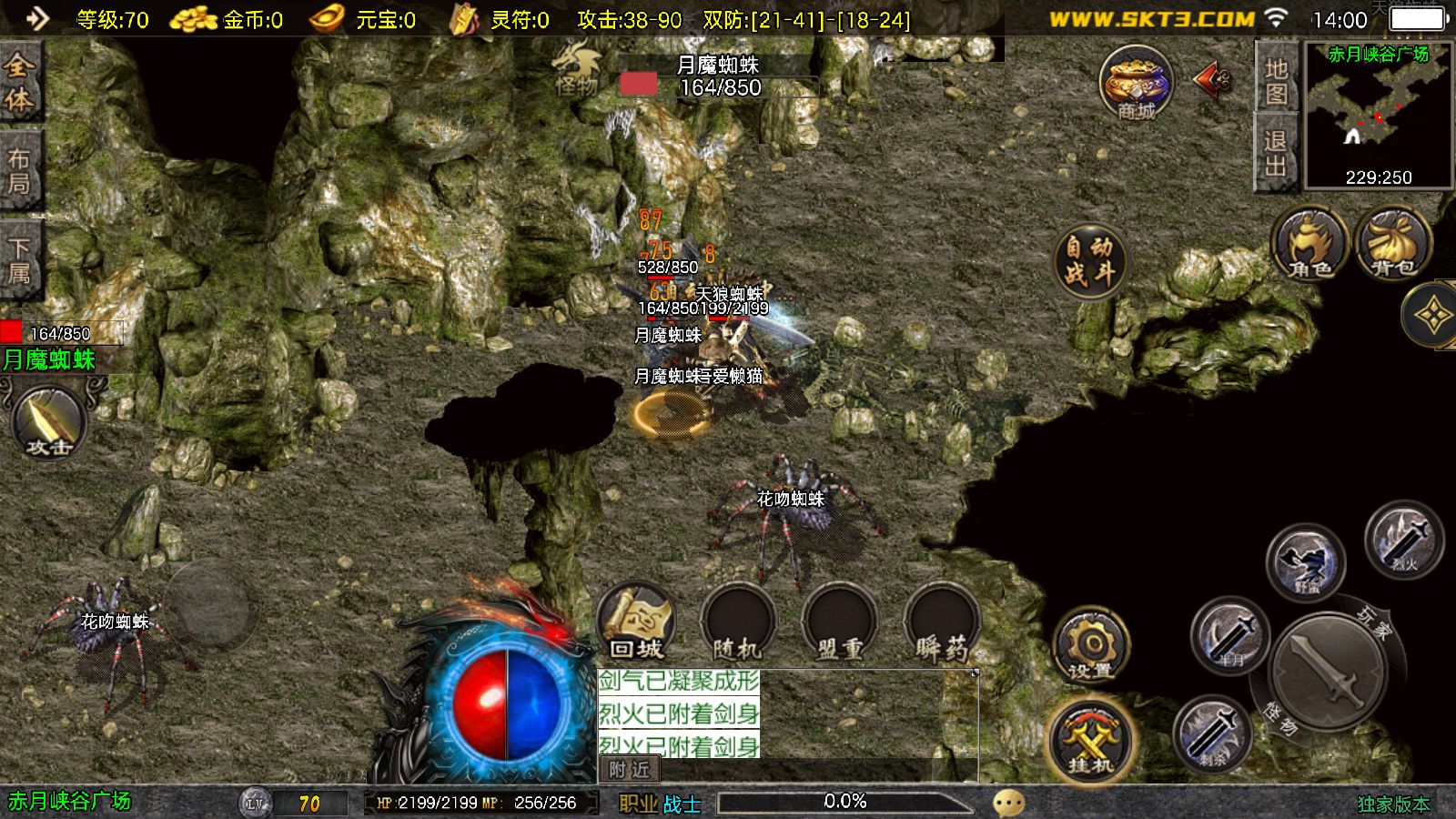Image resolution: width=1456 pixels, height=819 pixels.
Task: Cast the 烈火 flame sword skill
Action: [1404, 541]
